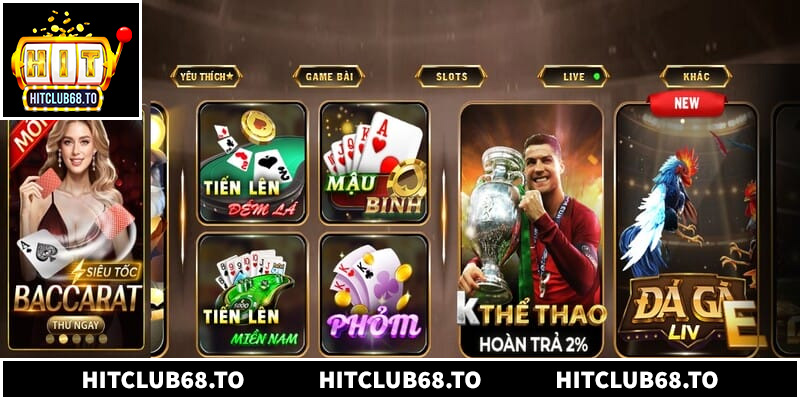Click the Thử Ngay button on Baccarat
The width and height of the screenshot is (800, 400).
[75, 325]
